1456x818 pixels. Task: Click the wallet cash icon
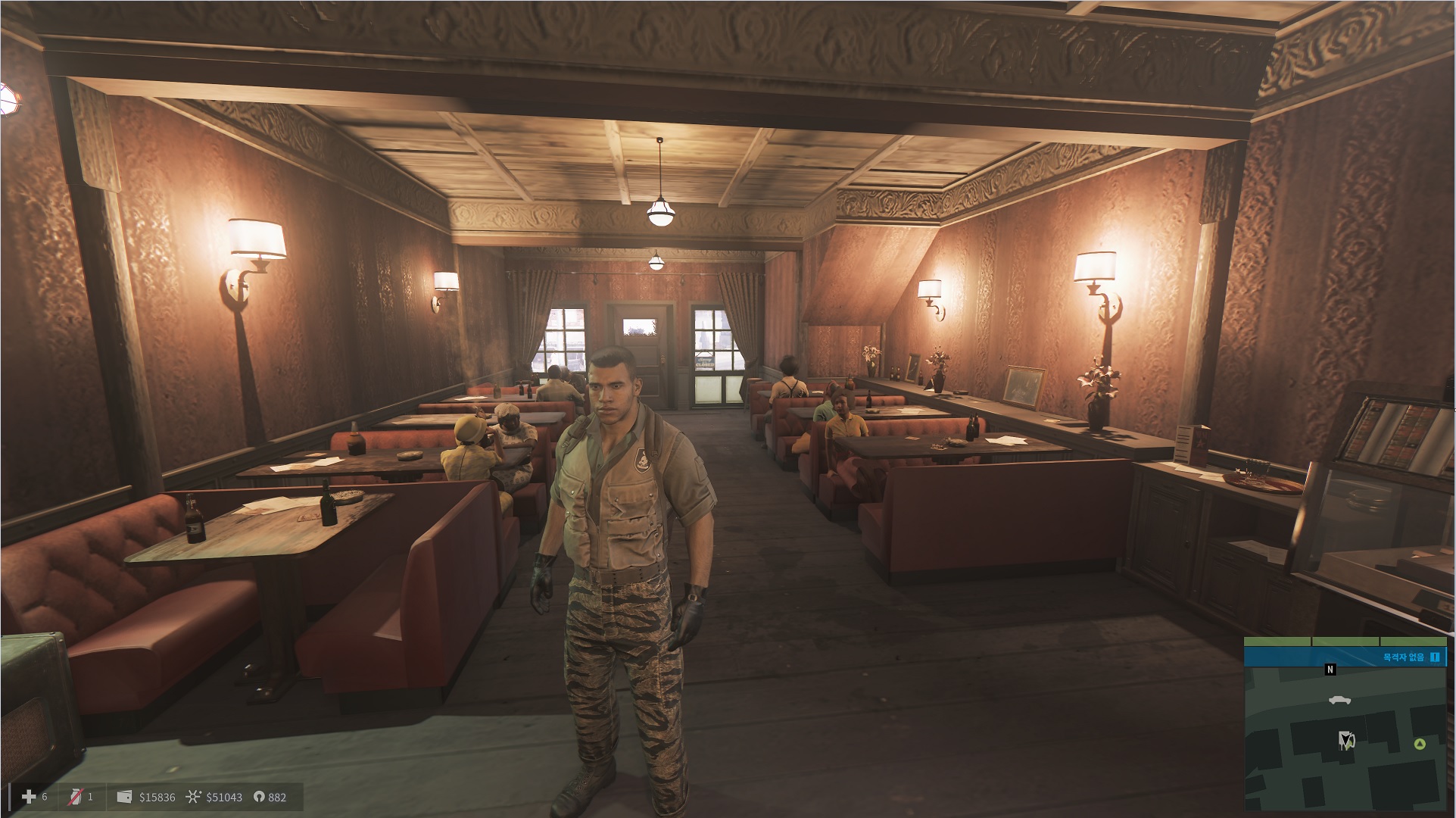(x=125, y=797)
